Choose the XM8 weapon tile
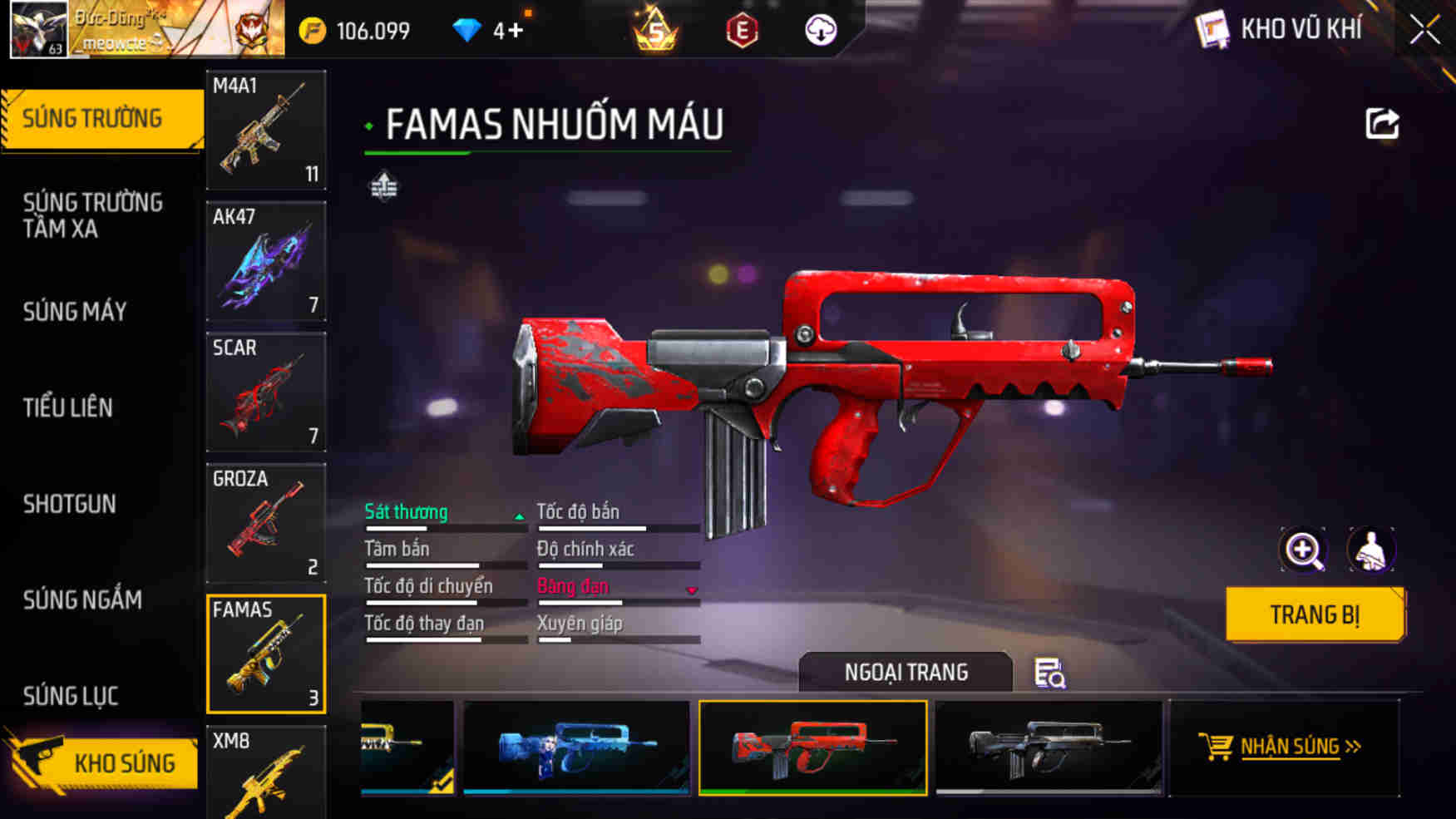 click(x=266, y=773)
